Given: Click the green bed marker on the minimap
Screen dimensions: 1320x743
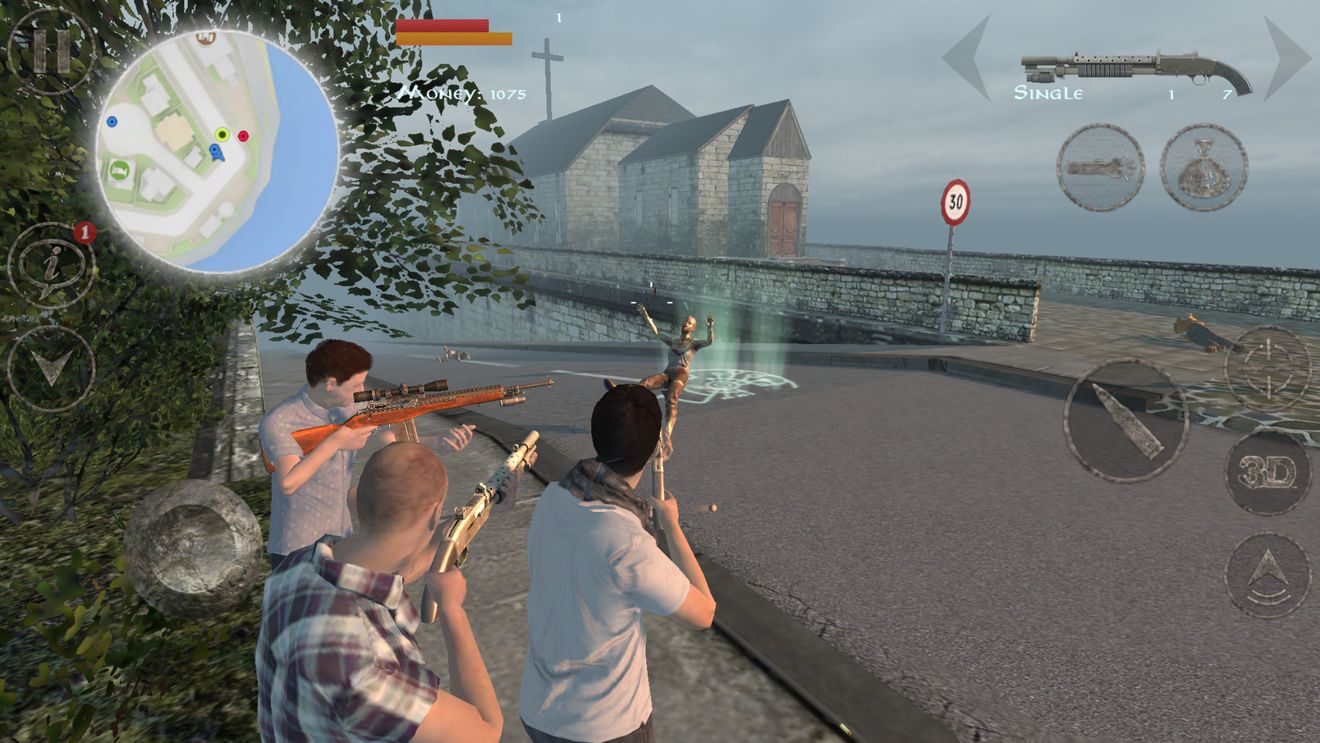Looking at the screenshot, I should coord(119,168).
